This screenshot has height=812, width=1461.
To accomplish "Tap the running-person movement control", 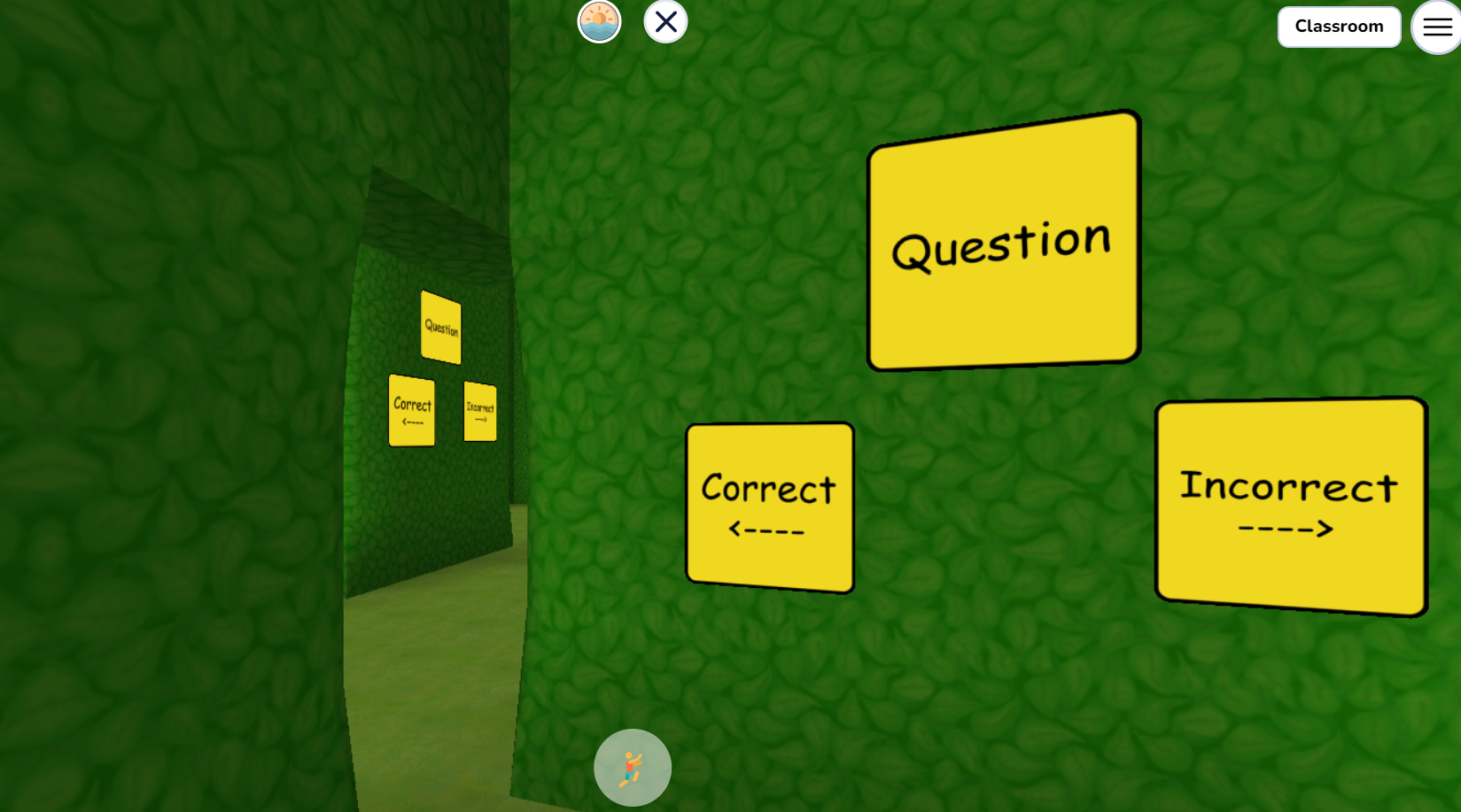I will tap(633, 767).
